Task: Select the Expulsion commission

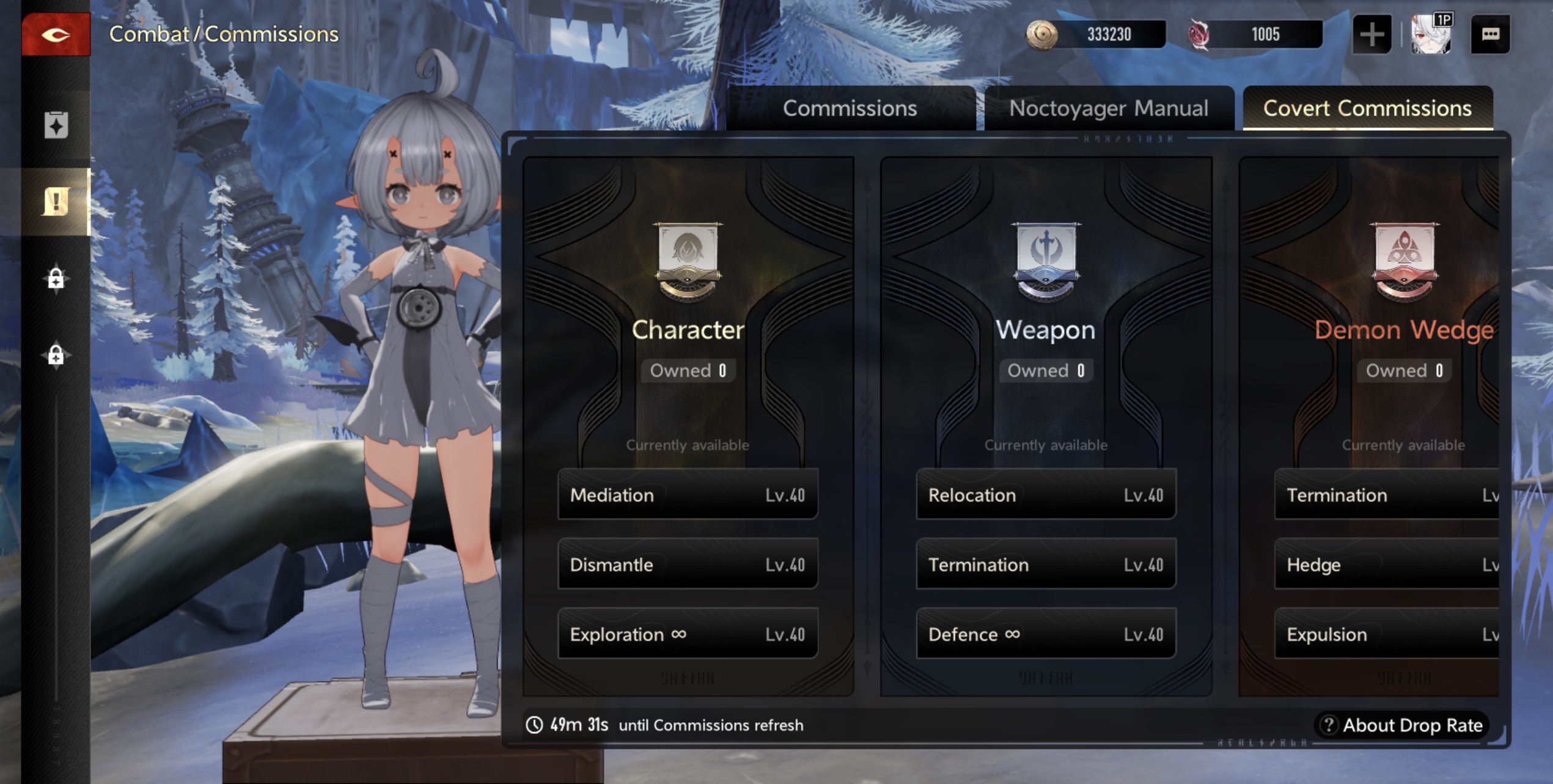Action: pyautogui.click(x=1386, y=634)
